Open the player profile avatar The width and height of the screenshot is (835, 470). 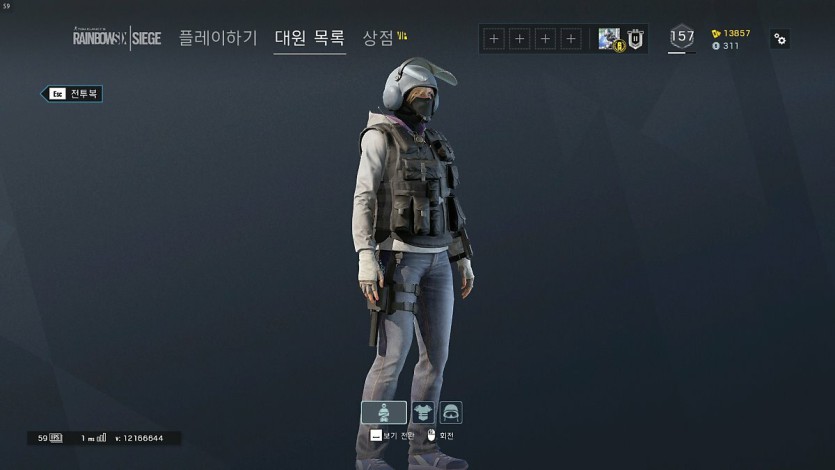(x=610, y=39)
